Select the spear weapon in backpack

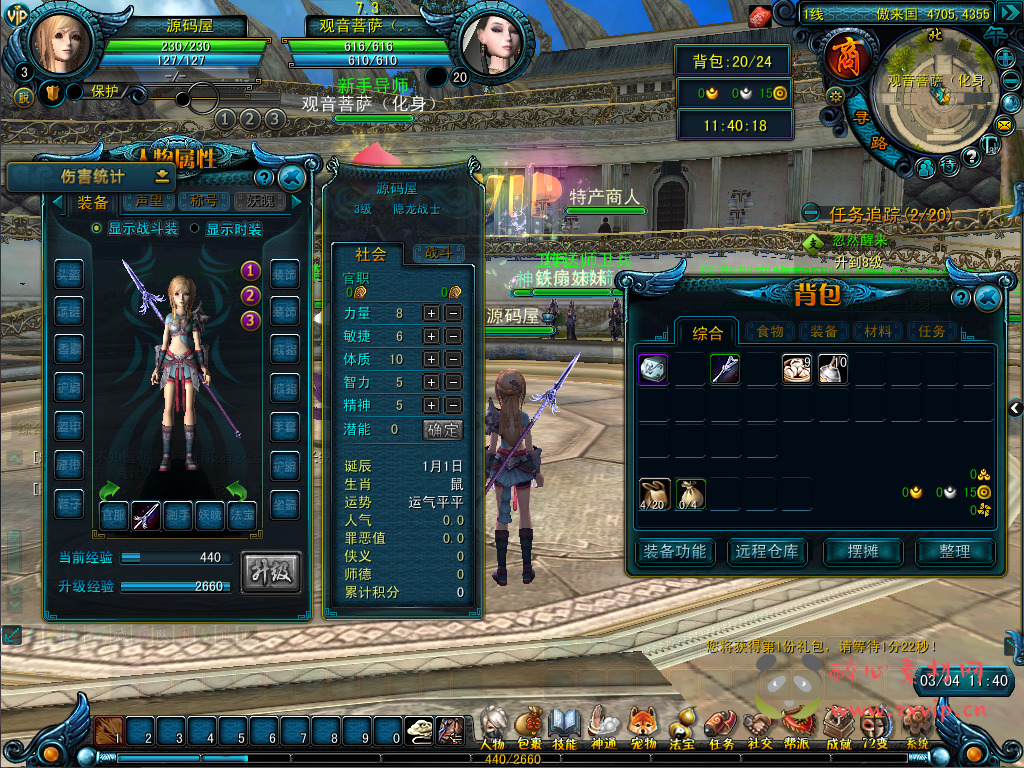(x=725, y=369)
